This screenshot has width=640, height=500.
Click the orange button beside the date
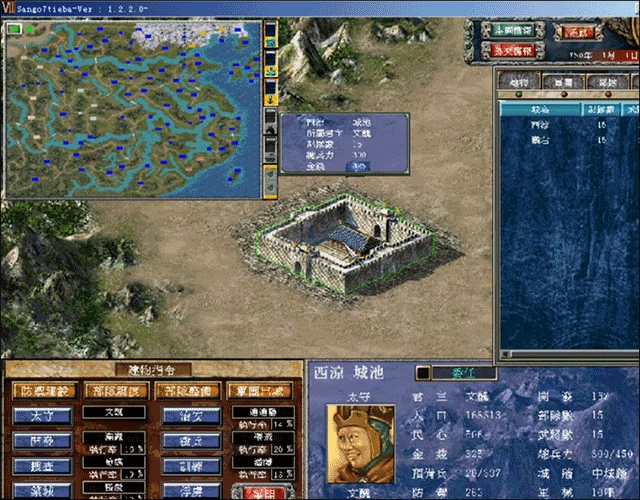pos(579,31)
